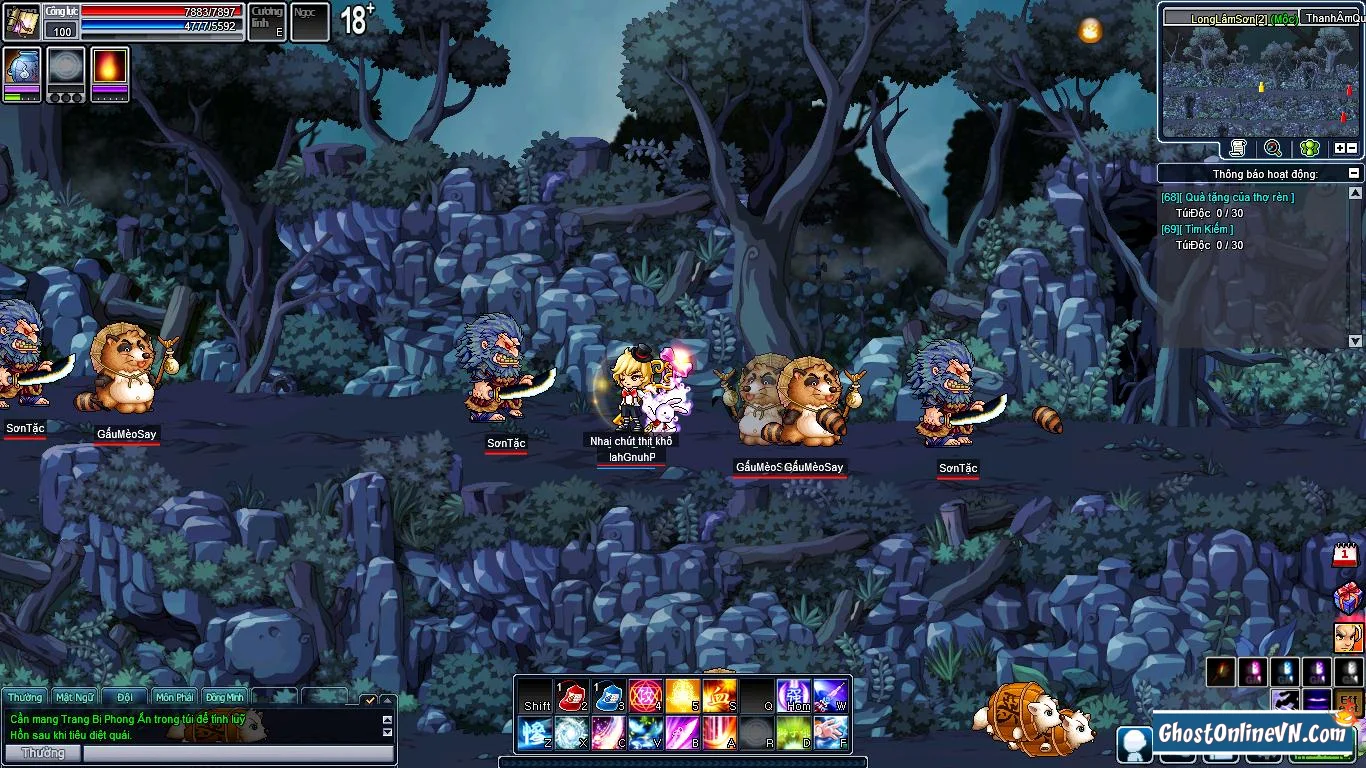Open the green group members icon
The width and height of the screenshot is (1366, 768).
(1309, 148)
